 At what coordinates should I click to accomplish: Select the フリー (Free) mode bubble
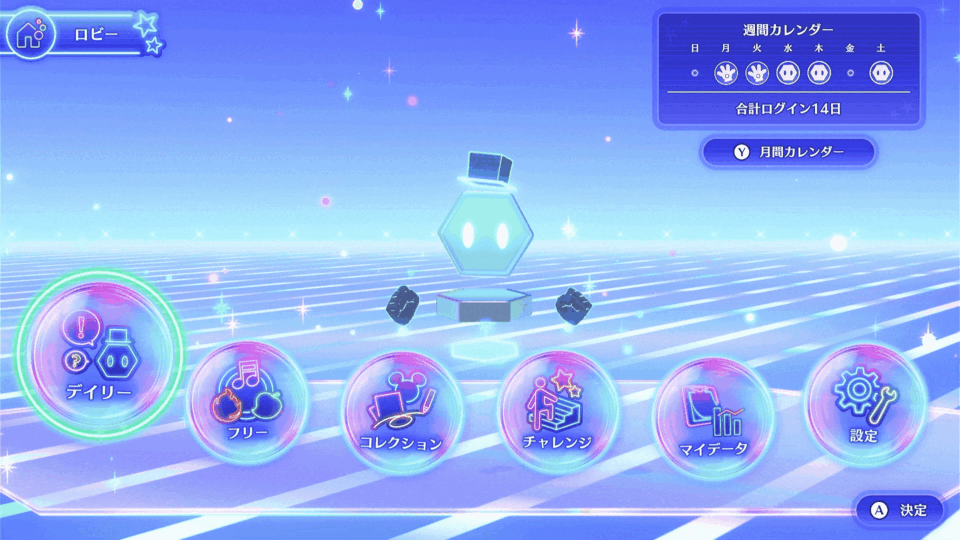pos(249,402)
